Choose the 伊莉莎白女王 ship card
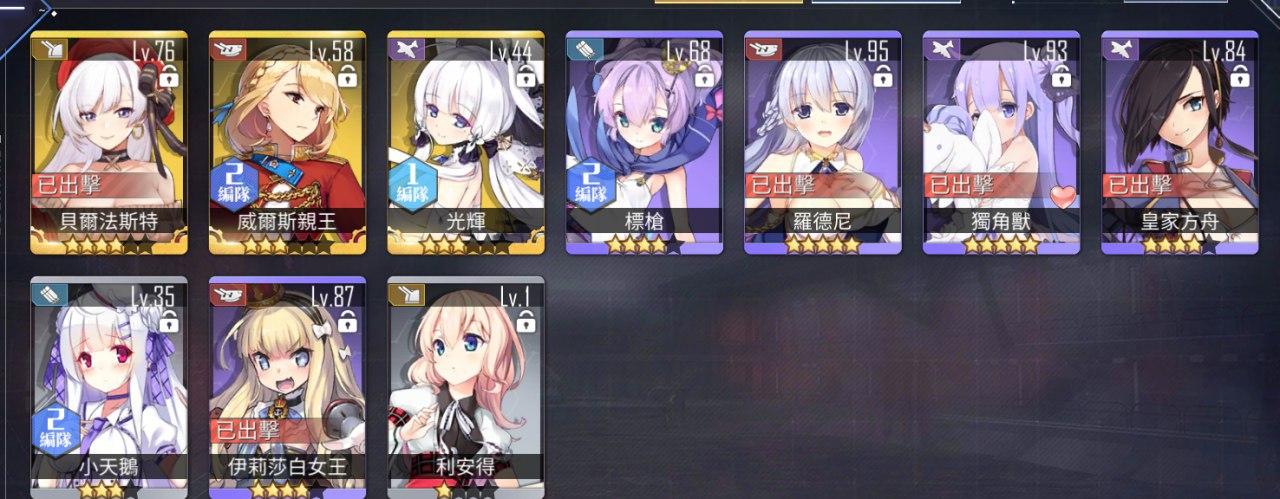The height and width of the screenshot is (499, 1280). [x=287, y=385]
